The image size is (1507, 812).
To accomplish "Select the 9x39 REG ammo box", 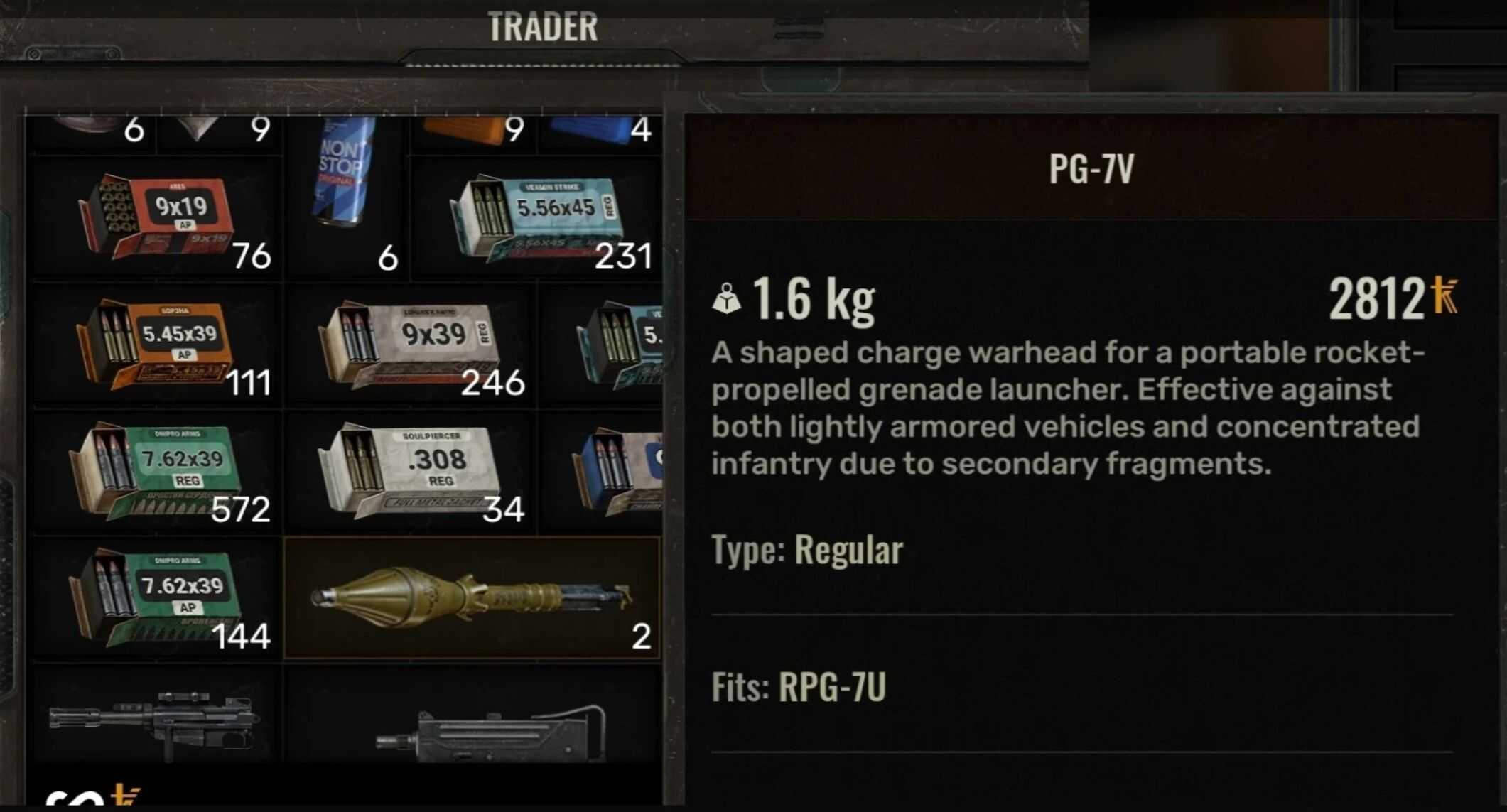I will click(410, 345).
